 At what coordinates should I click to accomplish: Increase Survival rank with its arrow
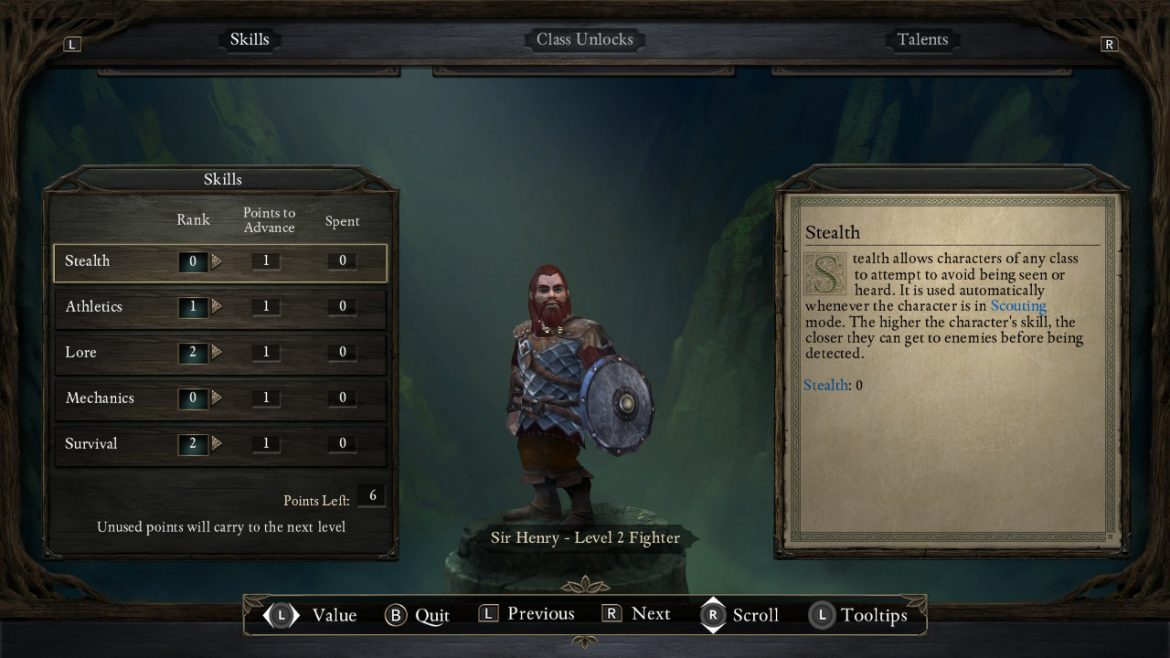pyautogui.click(x=217, y=444)
